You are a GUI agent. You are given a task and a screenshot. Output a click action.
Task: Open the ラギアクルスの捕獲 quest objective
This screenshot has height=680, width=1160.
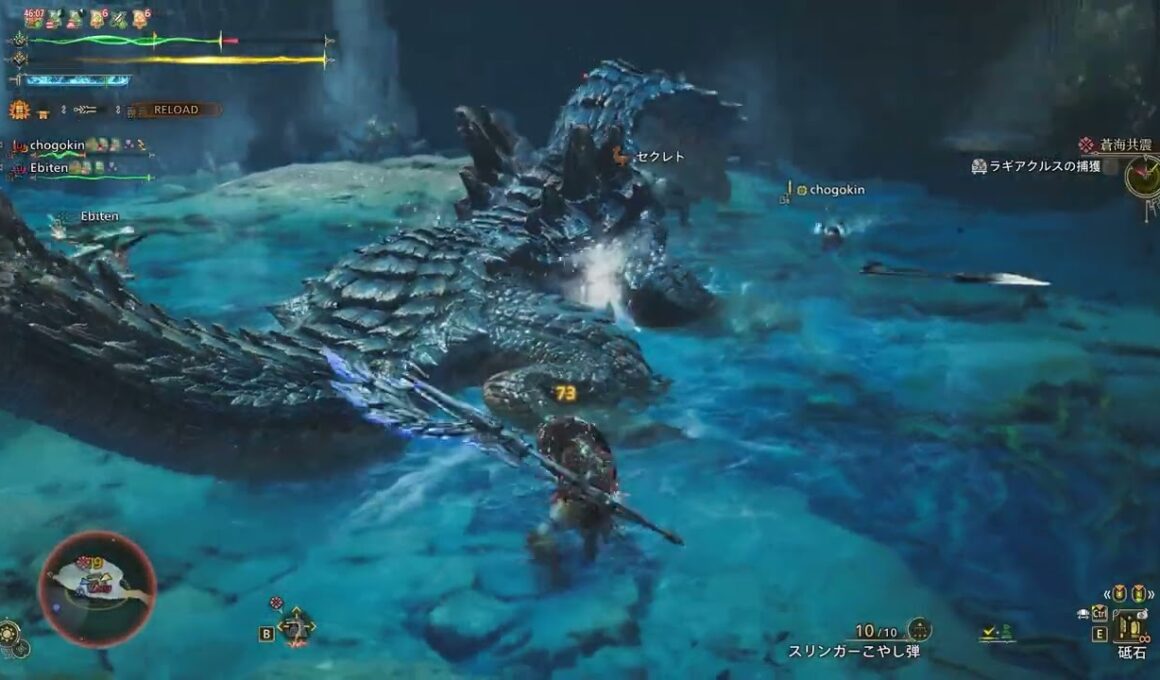point(1043,167)
